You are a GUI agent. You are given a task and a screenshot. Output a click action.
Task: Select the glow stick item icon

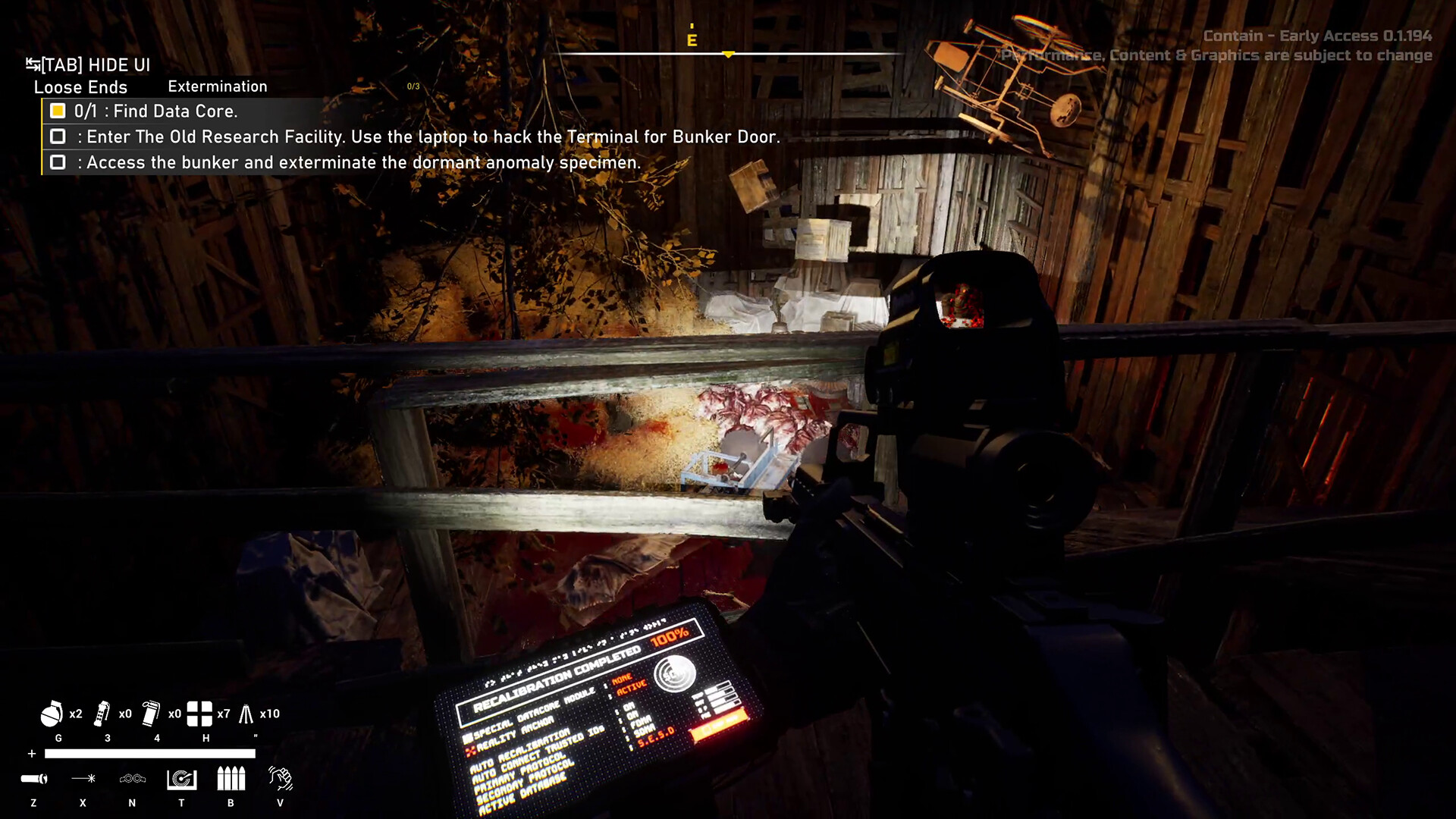click(x=246, y=714)
